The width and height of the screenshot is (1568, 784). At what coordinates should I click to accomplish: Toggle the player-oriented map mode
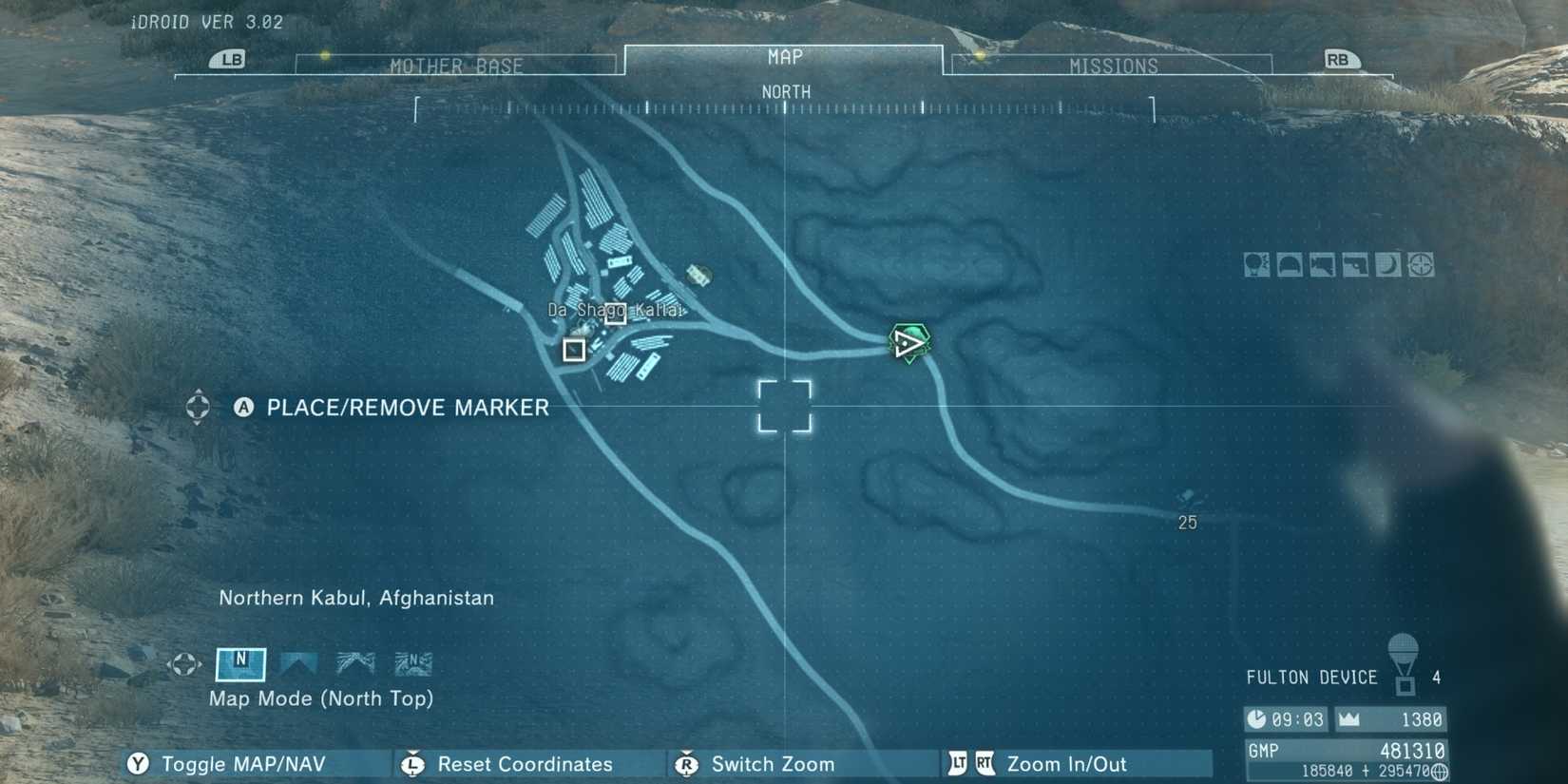pos(299,663)
